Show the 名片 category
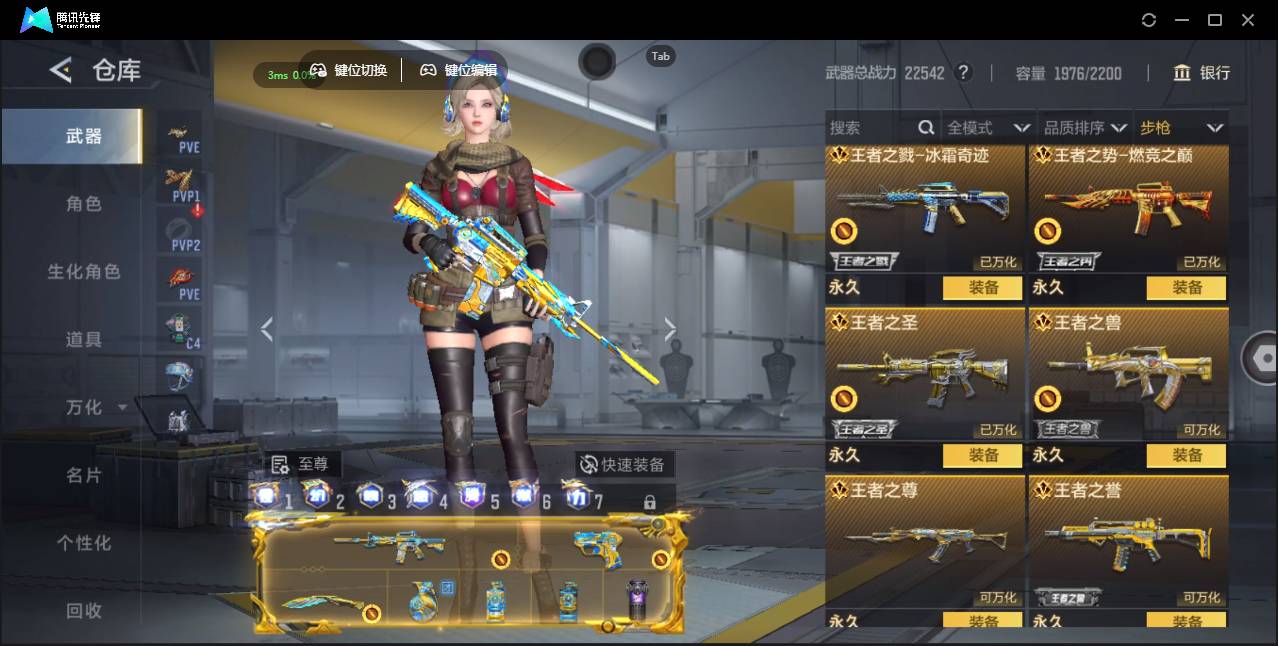Image resolution: width=1278 pixels, height=646 pixels. point(83,475)
